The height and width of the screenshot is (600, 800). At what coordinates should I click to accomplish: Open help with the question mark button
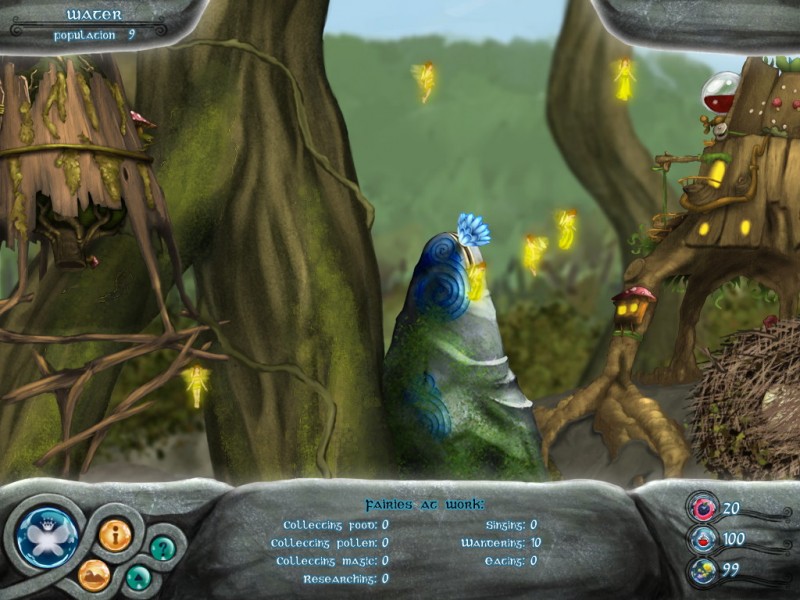pyautogui.click(x=162, y=547)
